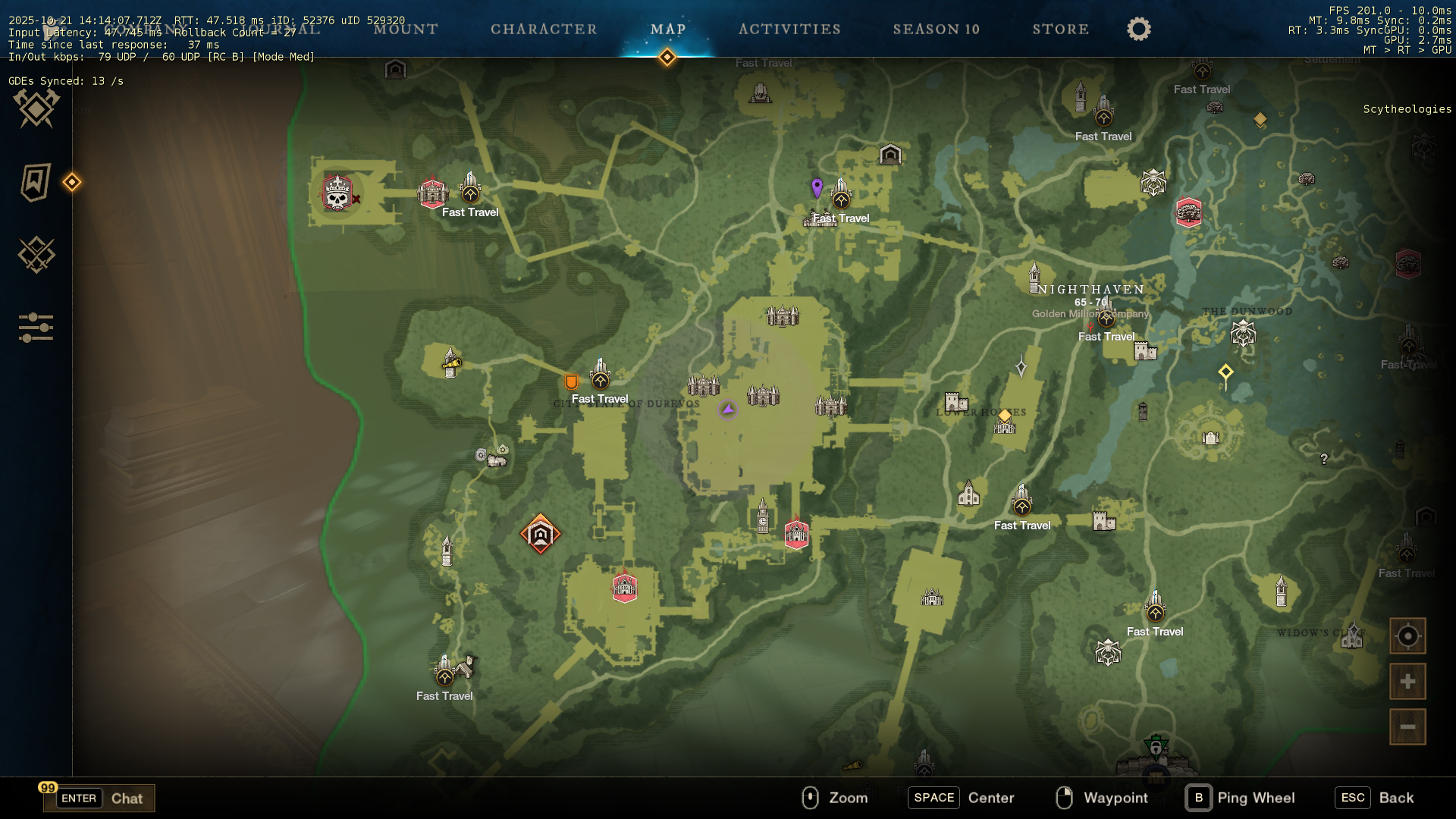Click the skull crown boss marker
The image size is (1456, 819).
point(337,193)
